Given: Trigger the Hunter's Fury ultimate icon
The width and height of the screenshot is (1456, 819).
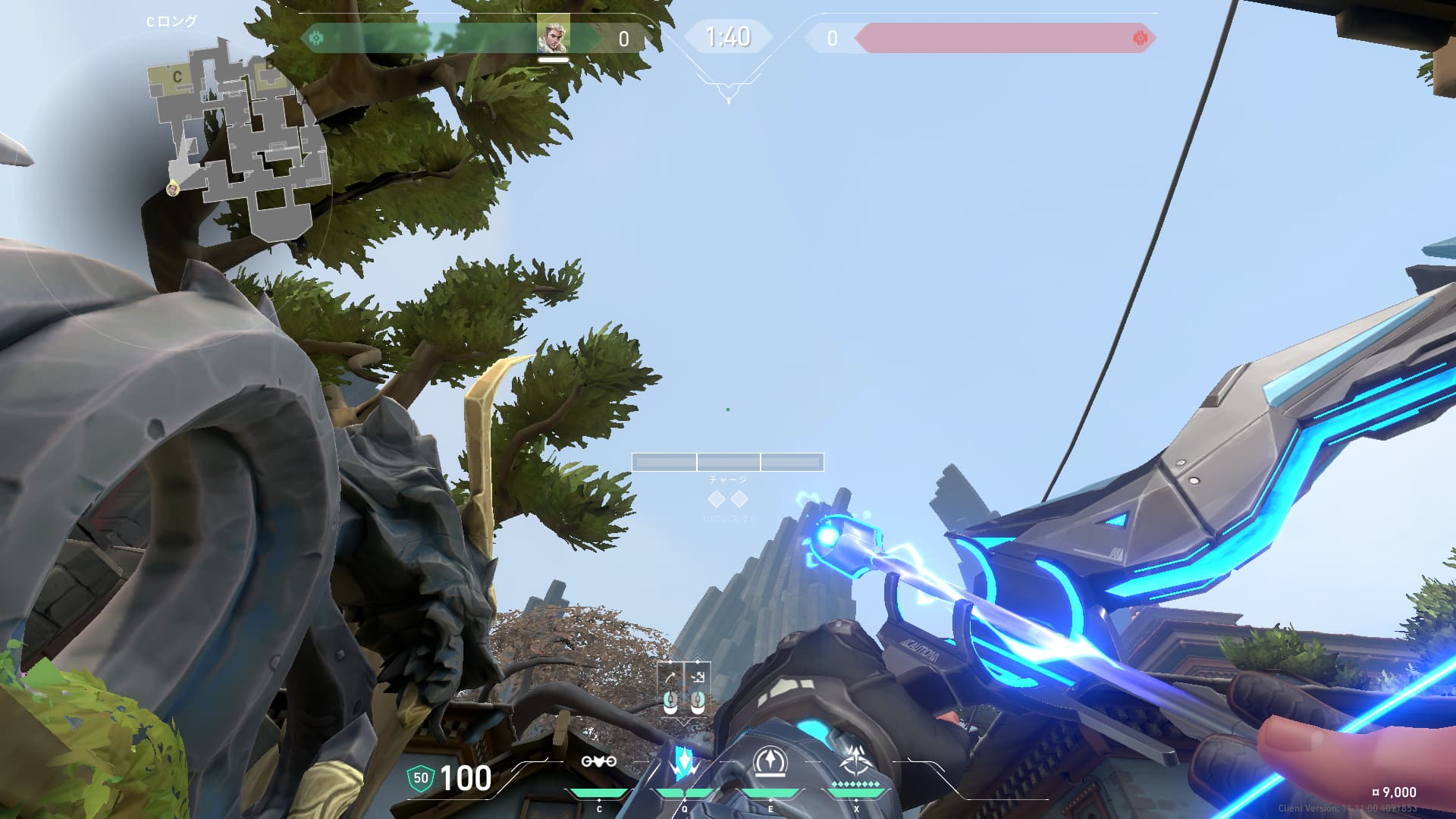Looking at the screenshot, I should (856, 761).
